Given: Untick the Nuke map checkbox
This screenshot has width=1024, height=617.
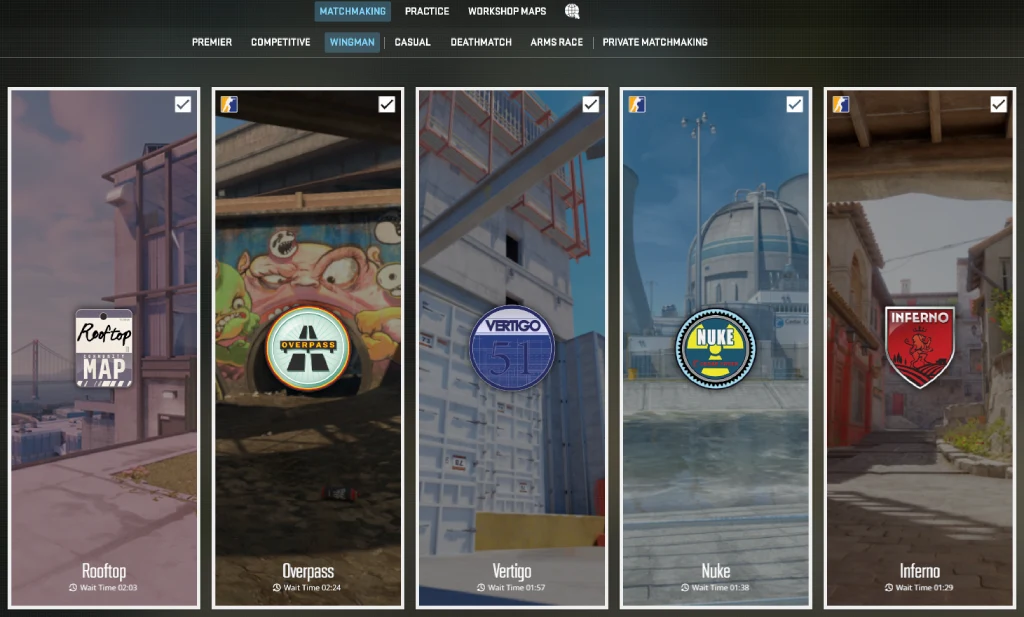Looking at the screenshot, I should (794, 104).
